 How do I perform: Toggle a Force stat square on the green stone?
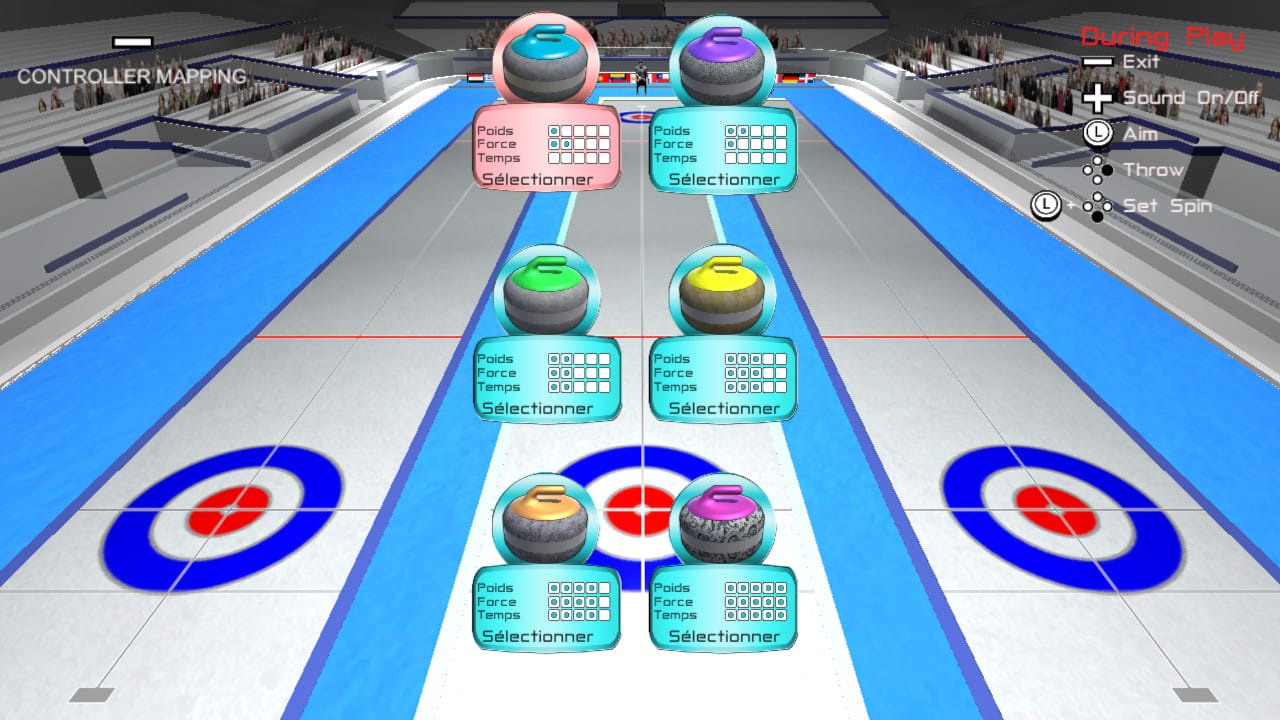tap(565, 373)
